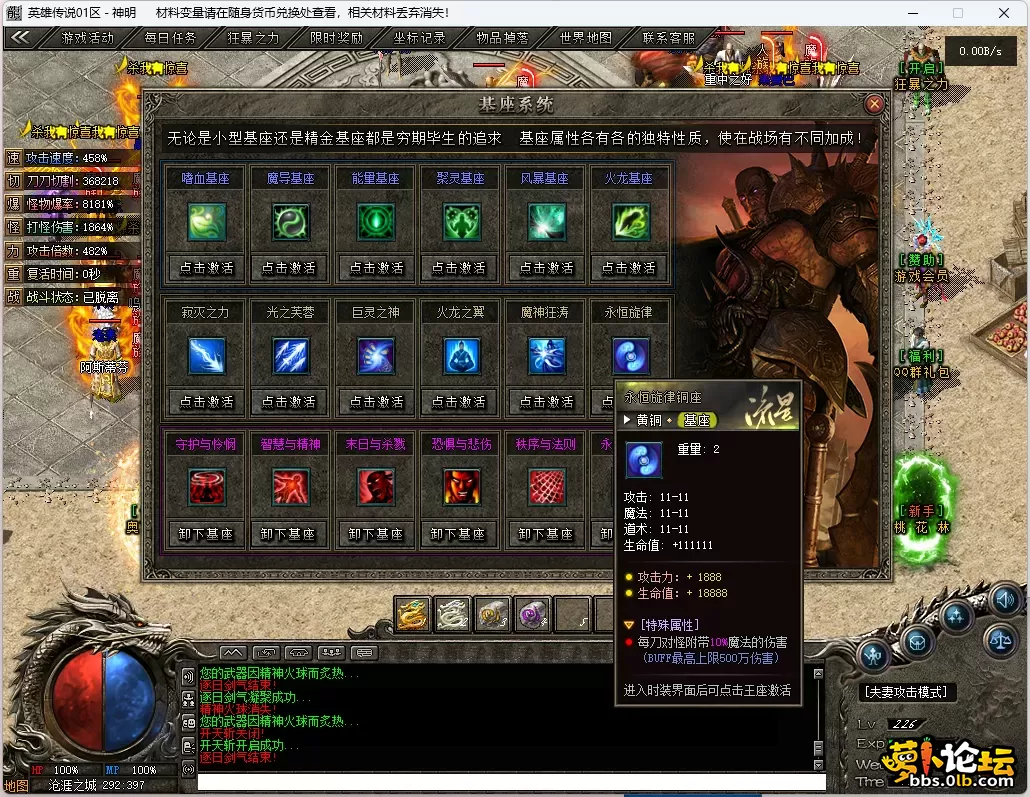Screen dimensions: 1030x797
Task: Unequip the 守护与怜悯 pedestal
Action: pos(207,534)
